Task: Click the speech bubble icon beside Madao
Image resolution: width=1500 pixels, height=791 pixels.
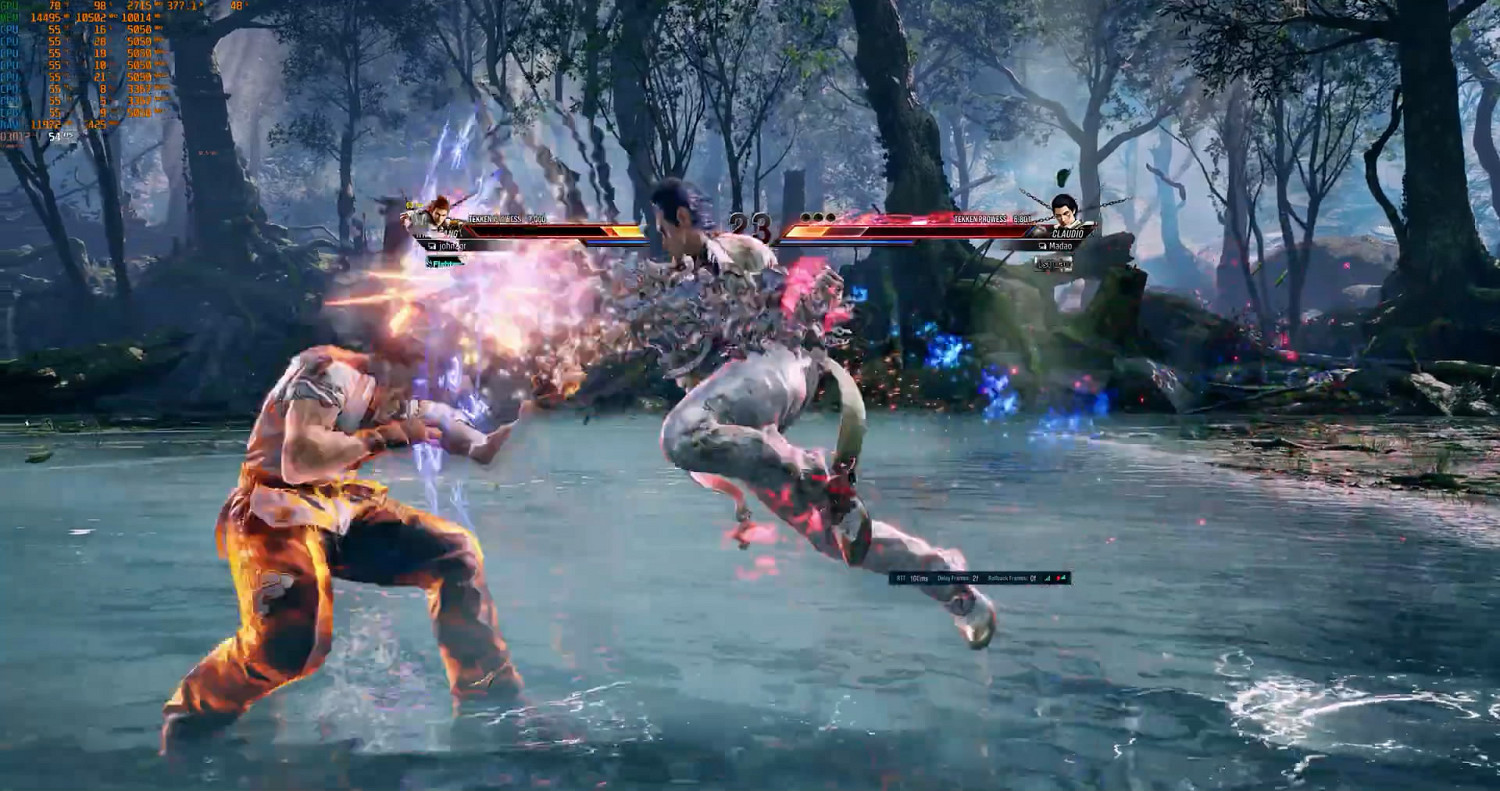Action: point(1042,246)
